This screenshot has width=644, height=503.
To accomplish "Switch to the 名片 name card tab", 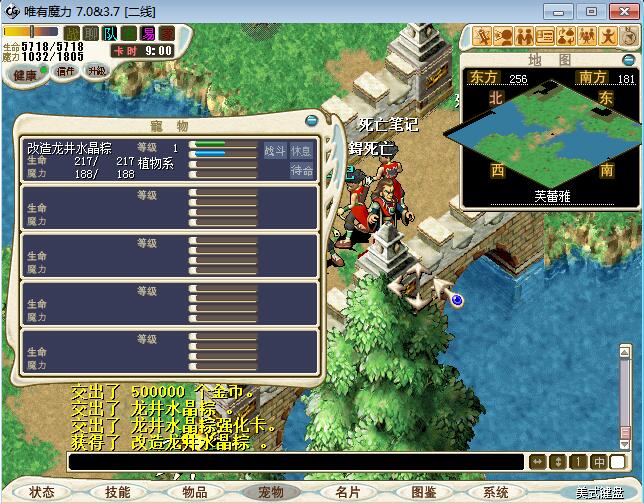I will pyautogui.click(x=347, y=492).
